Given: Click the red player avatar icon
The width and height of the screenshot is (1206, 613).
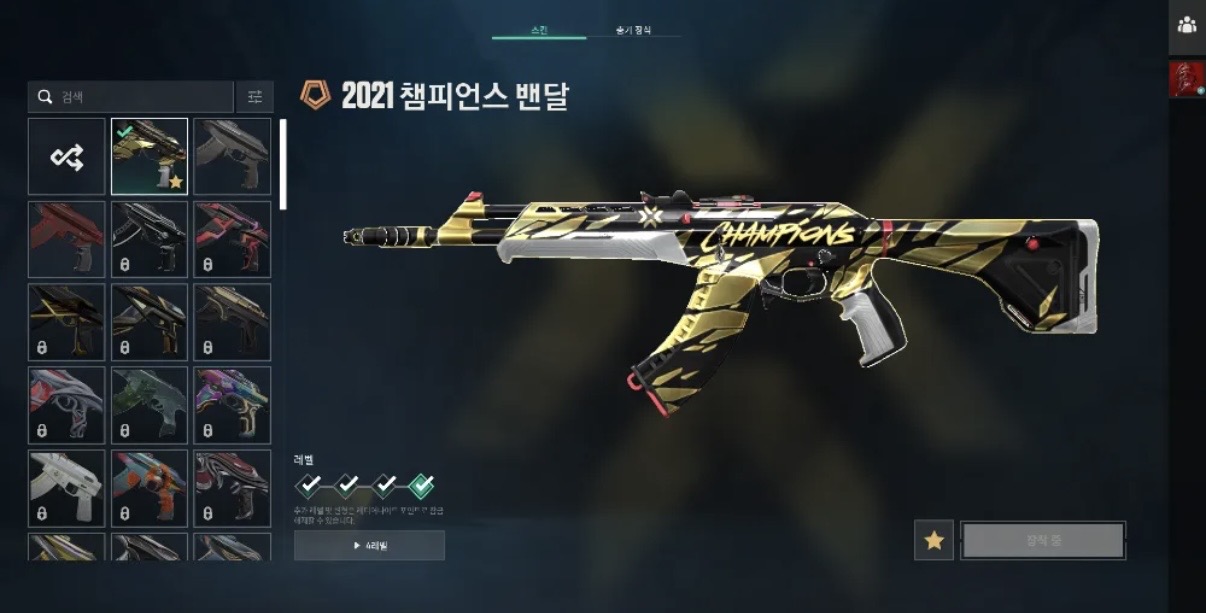Looking at the screenshot, I should click(1187, 79).
